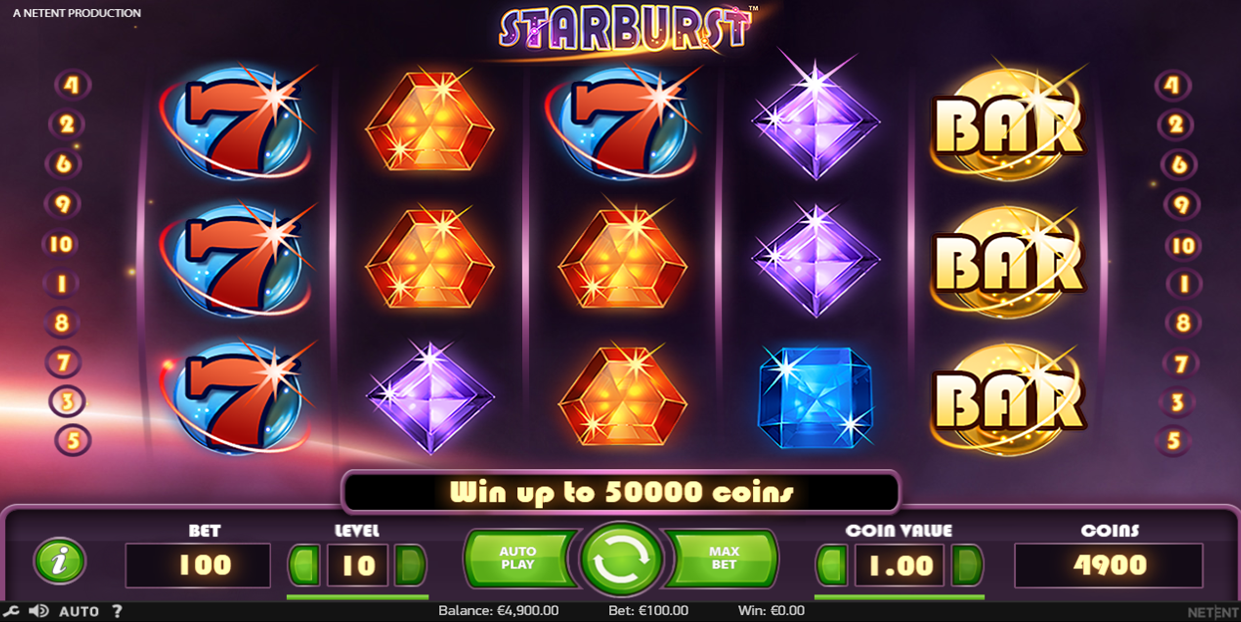The width and height of the screenshot is (1241, 622).
Task: Raise the coin value
Action: point(966,565)
